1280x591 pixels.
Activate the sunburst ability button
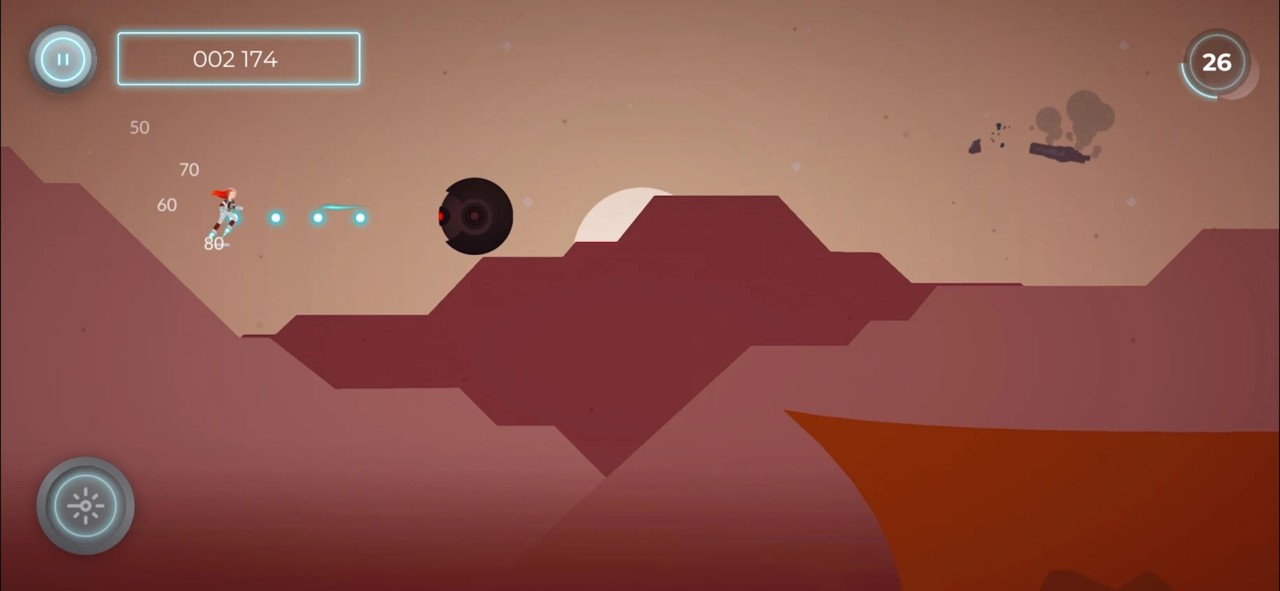(x=85, y=506)
